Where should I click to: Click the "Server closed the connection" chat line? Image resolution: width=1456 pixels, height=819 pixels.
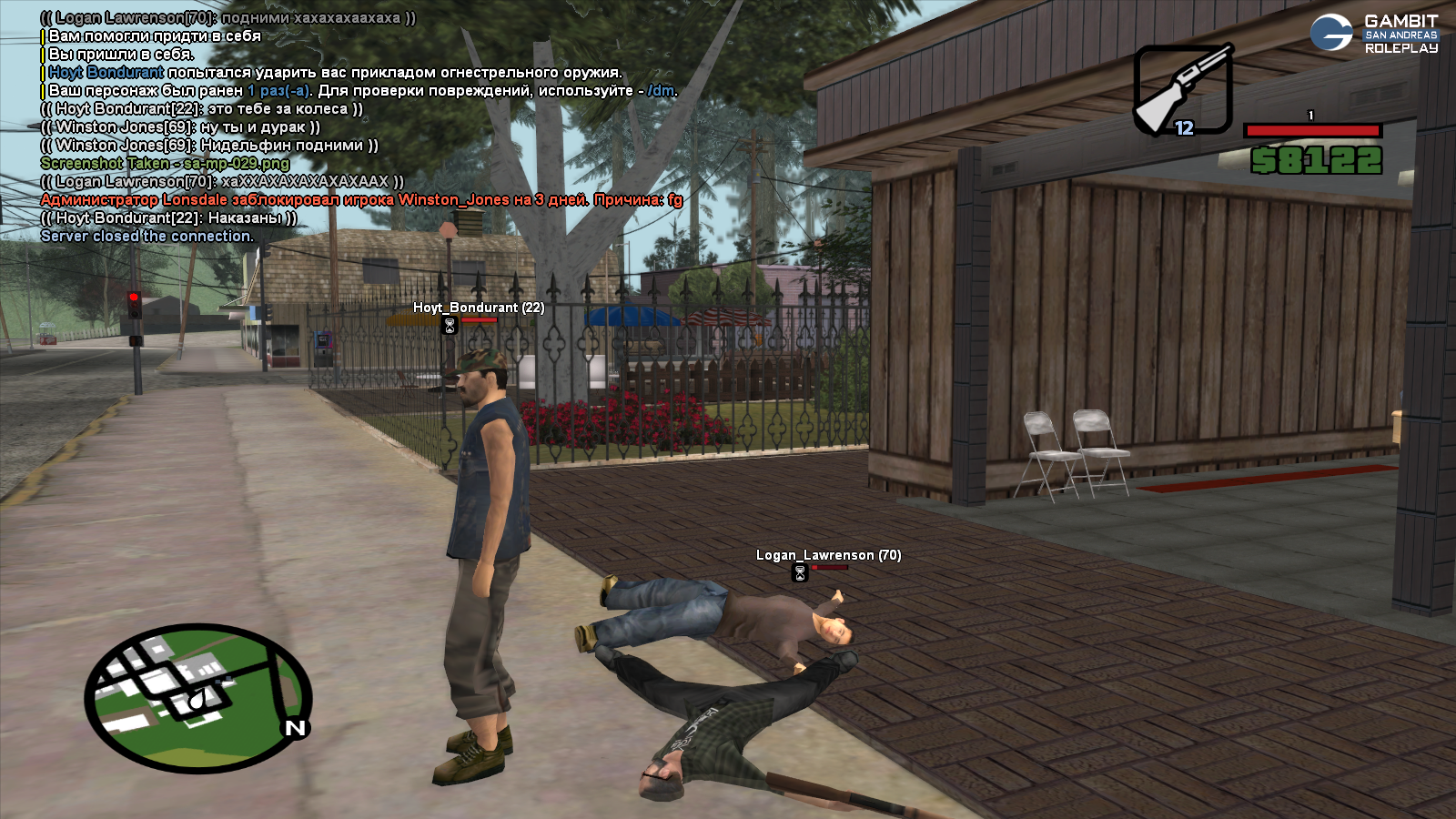tap(147, 237)
